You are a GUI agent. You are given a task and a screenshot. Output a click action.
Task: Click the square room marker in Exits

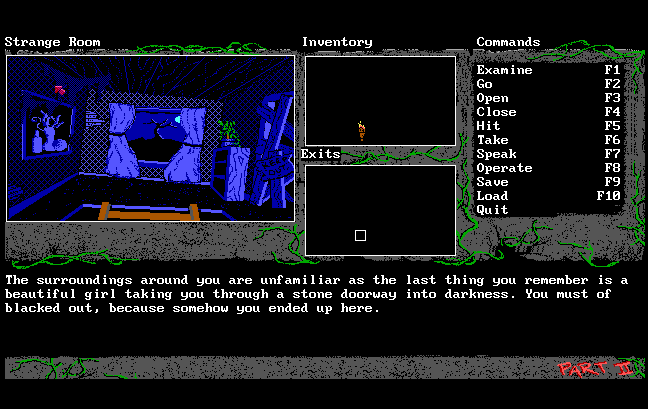point(360,235)
